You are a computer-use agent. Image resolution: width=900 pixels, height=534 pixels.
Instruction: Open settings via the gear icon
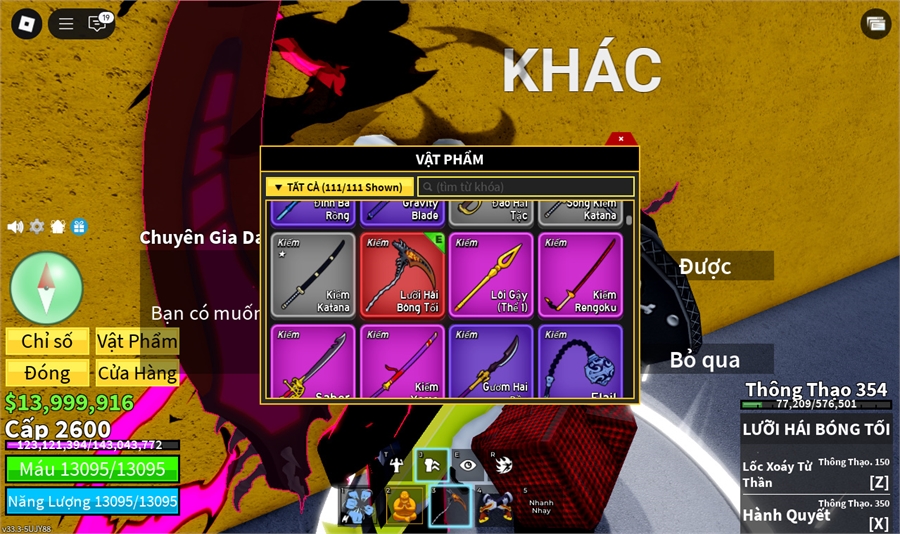[x=37, y=227]
